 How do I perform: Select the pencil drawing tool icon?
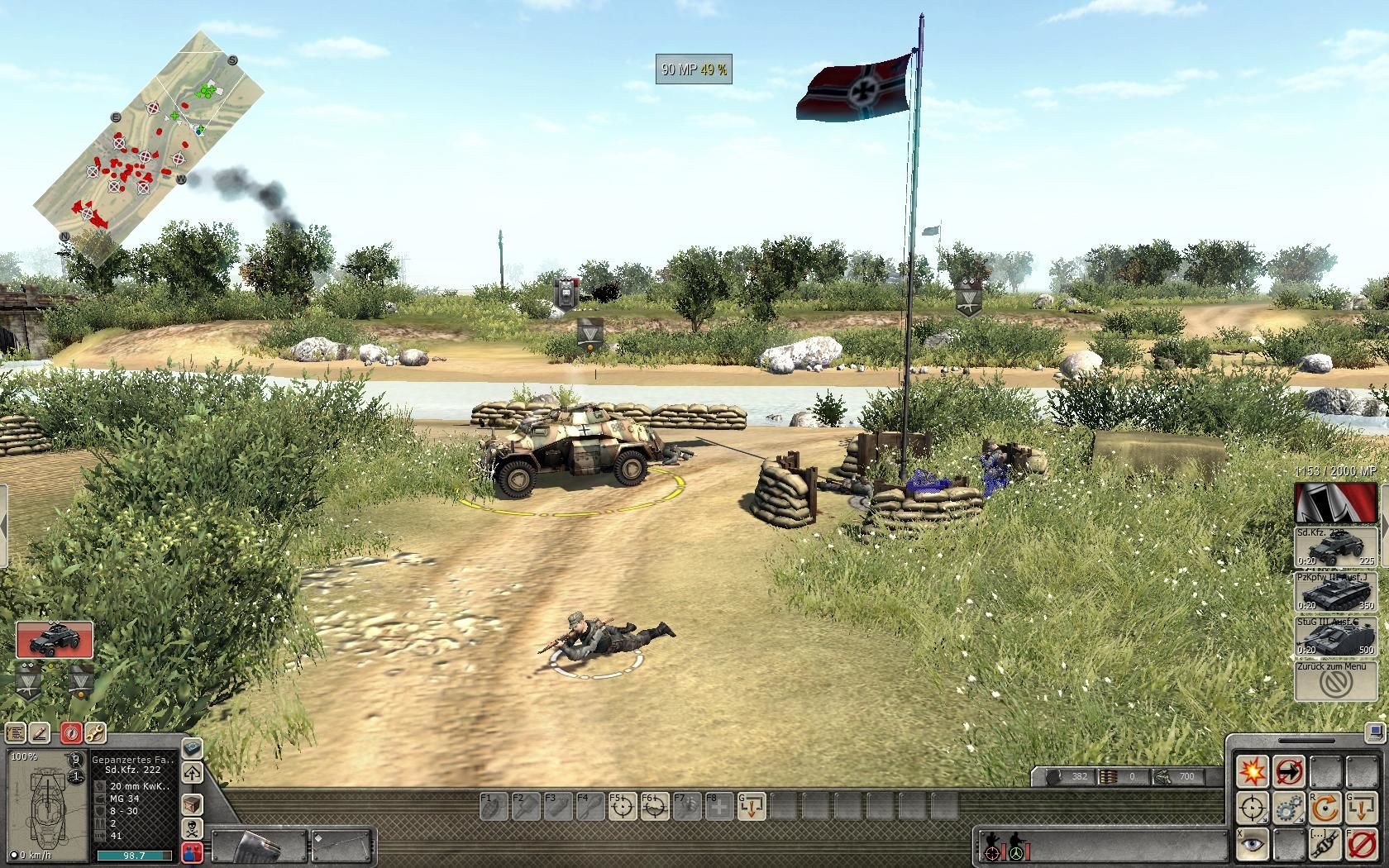tap(41, 732)
